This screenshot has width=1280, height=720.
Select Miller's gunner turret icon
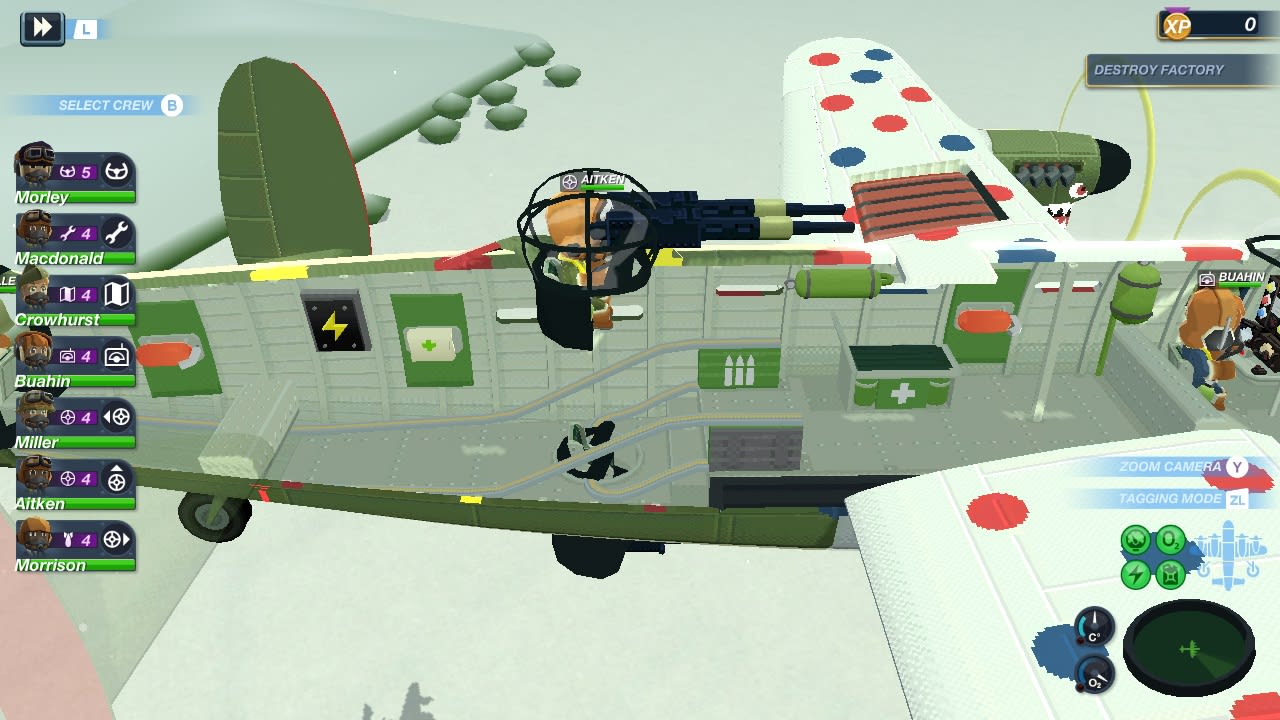click(x=120, y=418)
